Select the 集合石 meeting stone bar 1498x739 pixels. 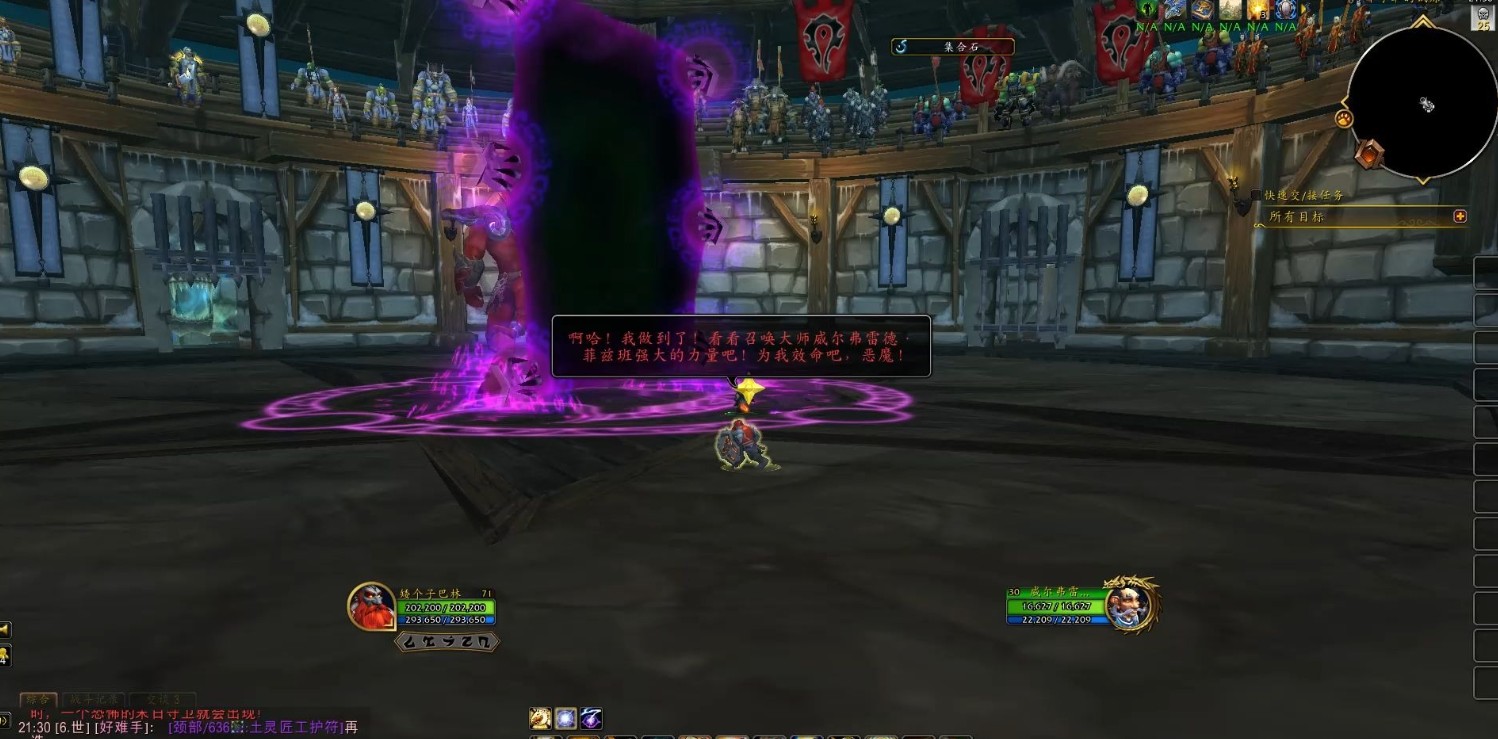click(951, 46)
